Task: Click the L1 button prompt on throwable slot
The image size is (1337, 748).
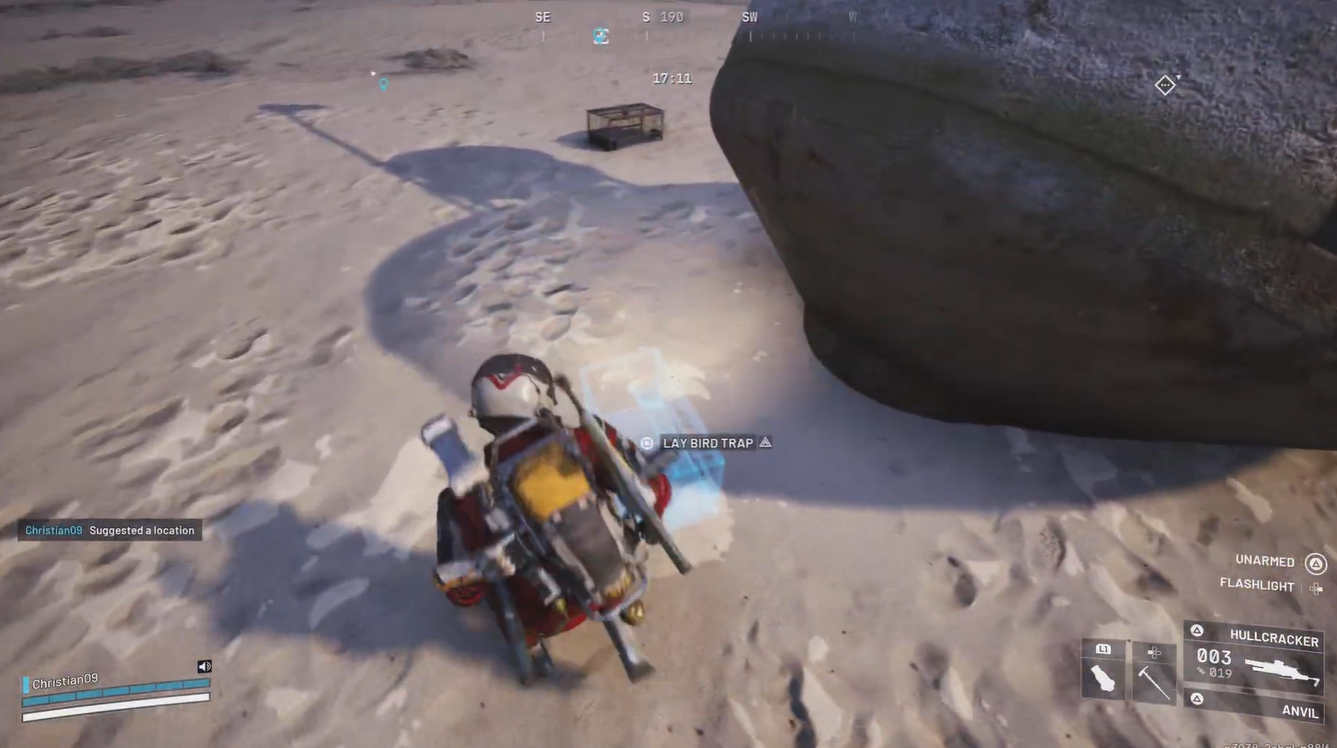Action: click(x=1104, y=649)
